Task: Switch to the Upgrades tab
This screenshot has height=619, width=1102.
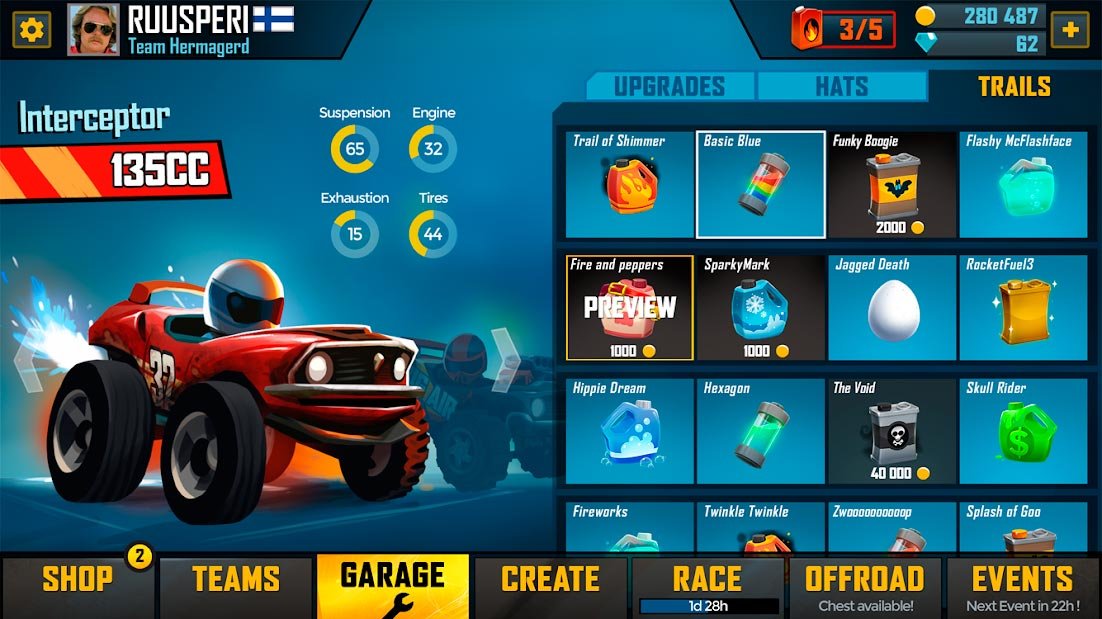Action: (x=669, y=87)
